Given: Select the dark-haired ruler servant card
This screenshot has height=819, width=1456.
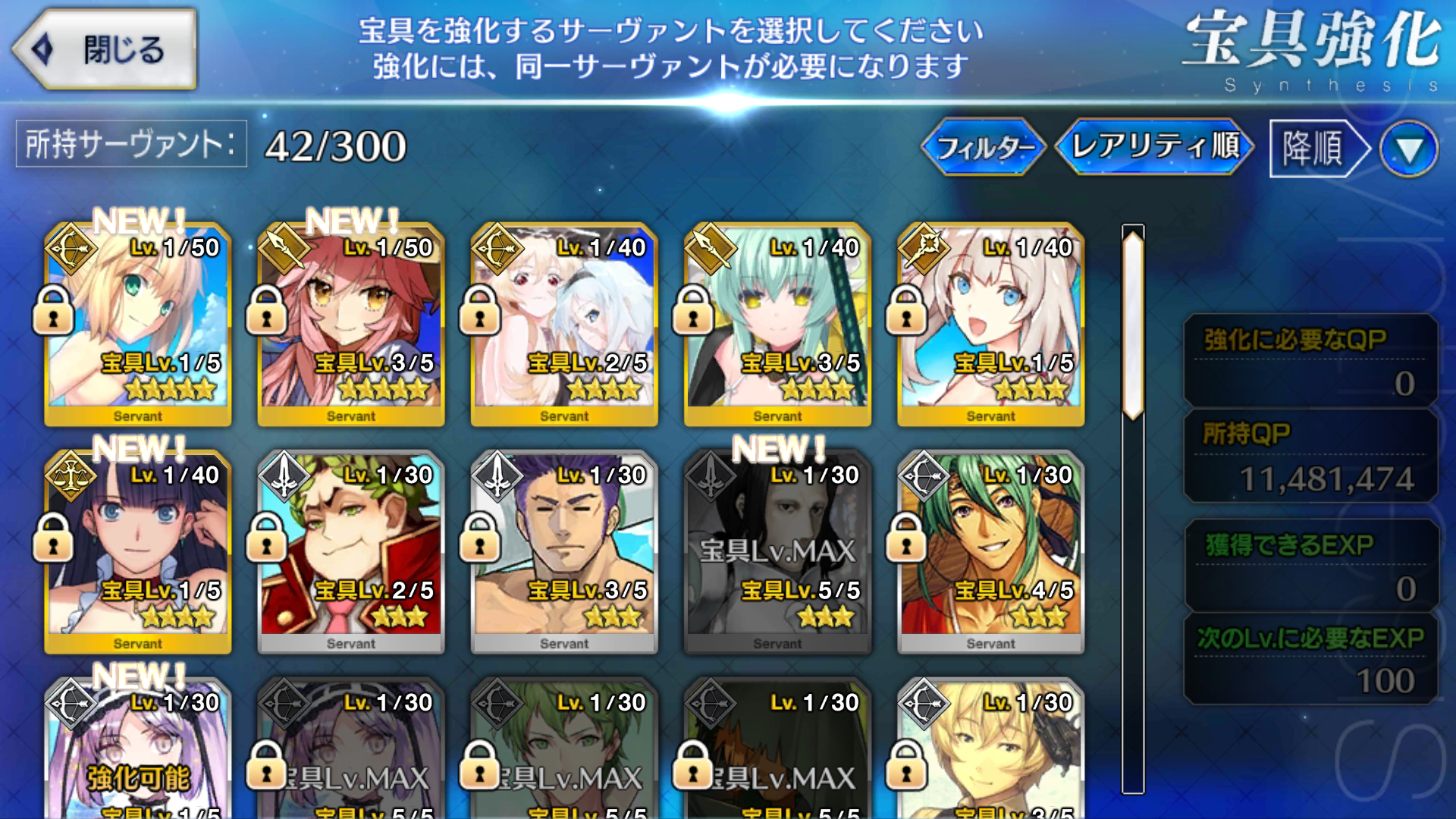Looking at the screenshot, I should tap(138, 552).
